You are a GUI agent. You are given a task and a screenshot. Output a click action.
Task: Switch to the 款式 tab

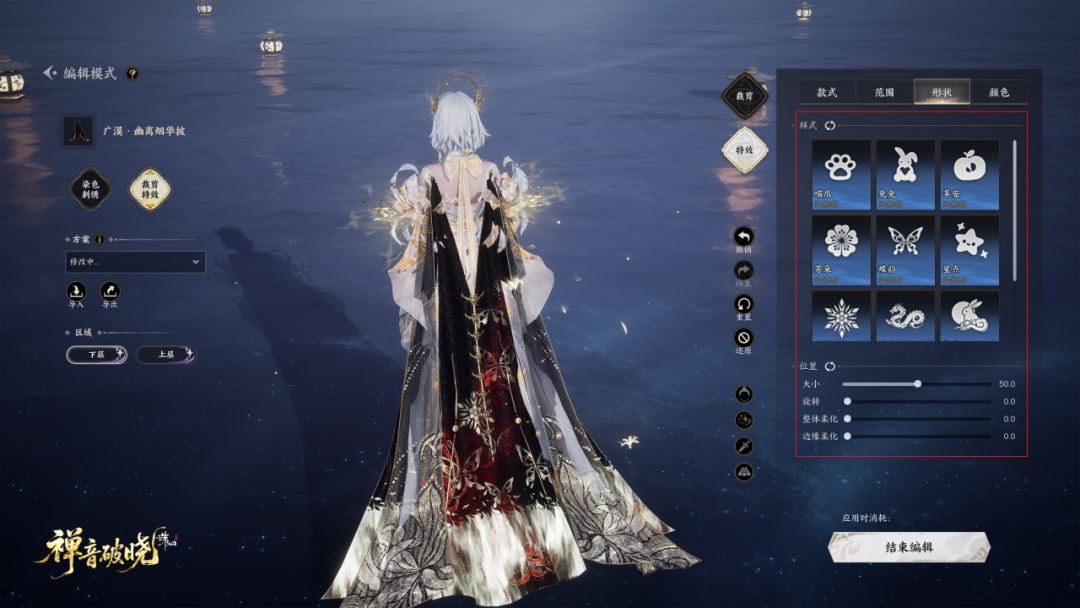point(827,92)
